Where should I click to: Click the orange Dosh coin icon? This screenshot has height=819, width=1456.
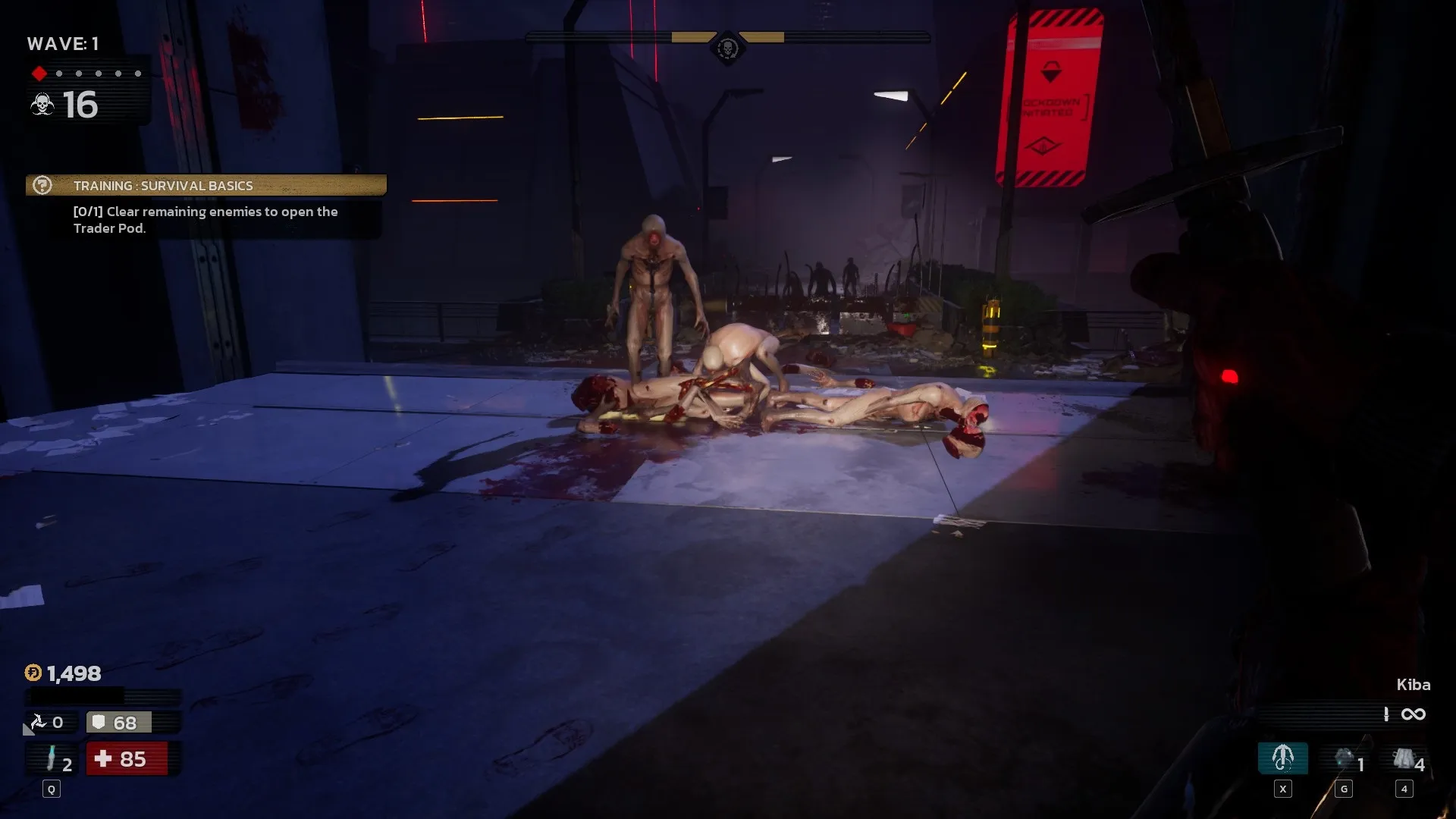(33, 673)
